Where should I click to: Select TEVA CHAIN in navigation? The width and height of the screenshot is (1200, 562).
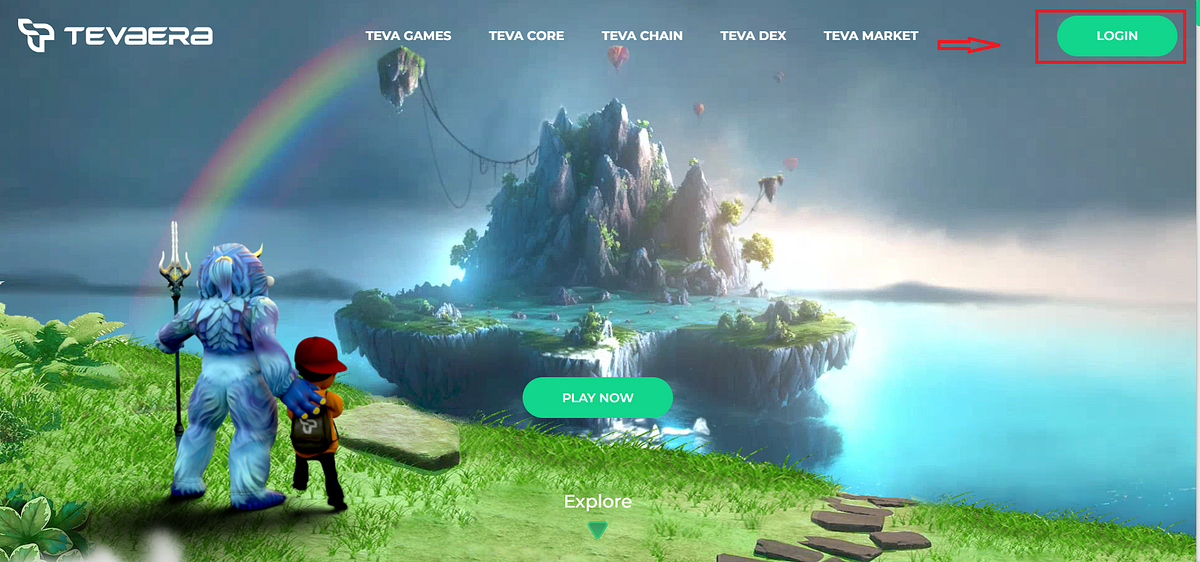642,36
